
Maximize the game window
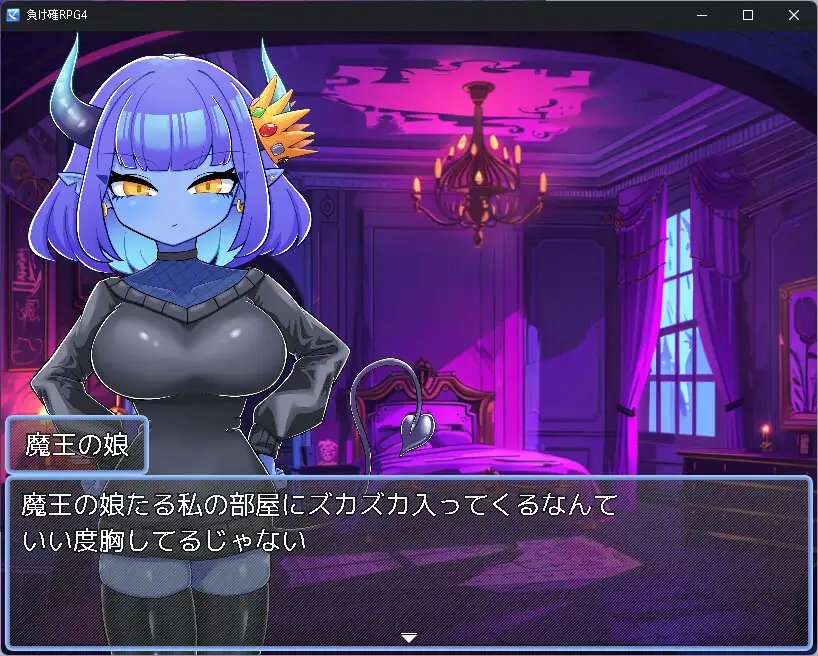point(748,15)
